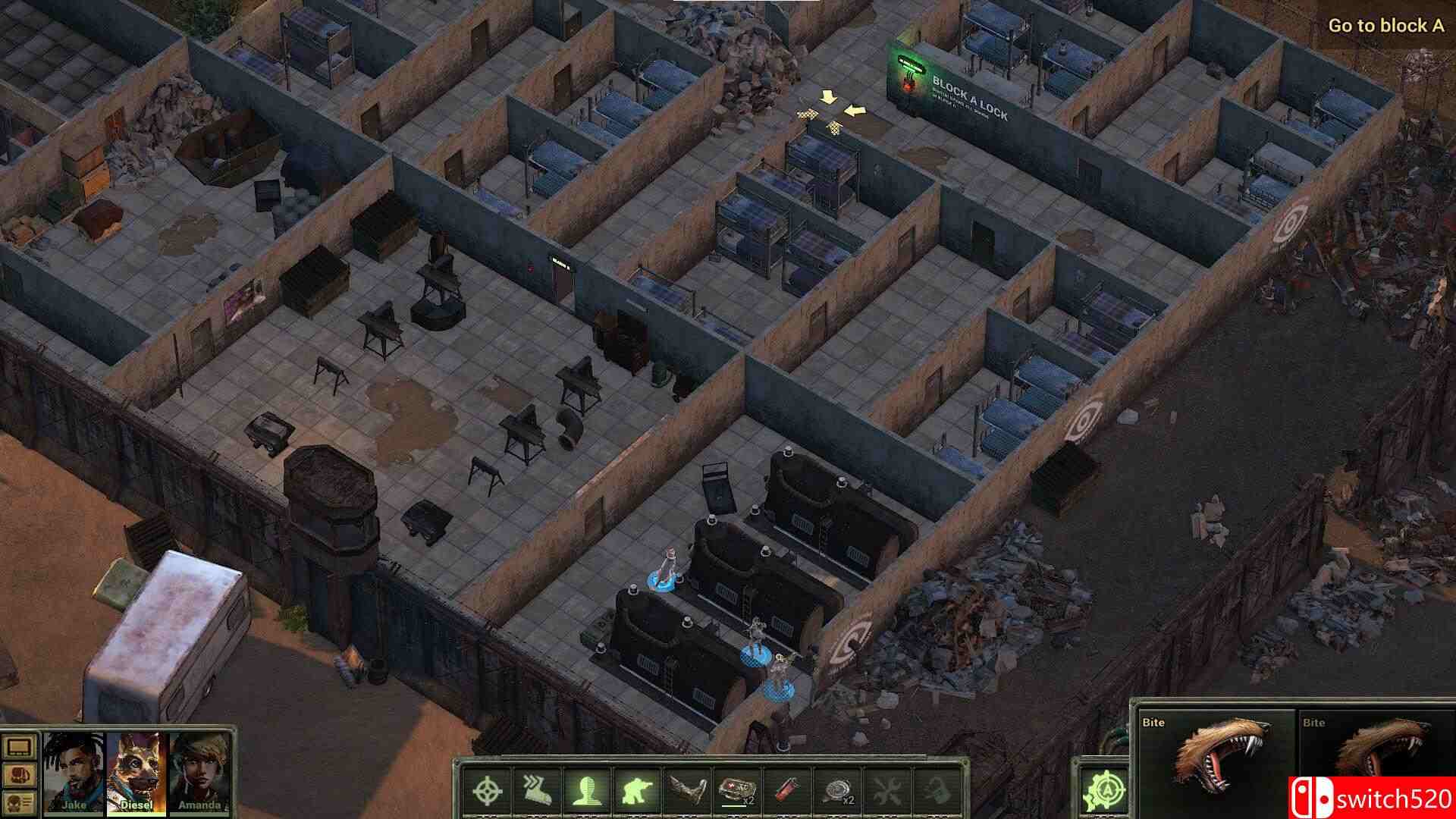
Task: Toggle the stealth head-silhouette stance
Action: tap(588, 789)
